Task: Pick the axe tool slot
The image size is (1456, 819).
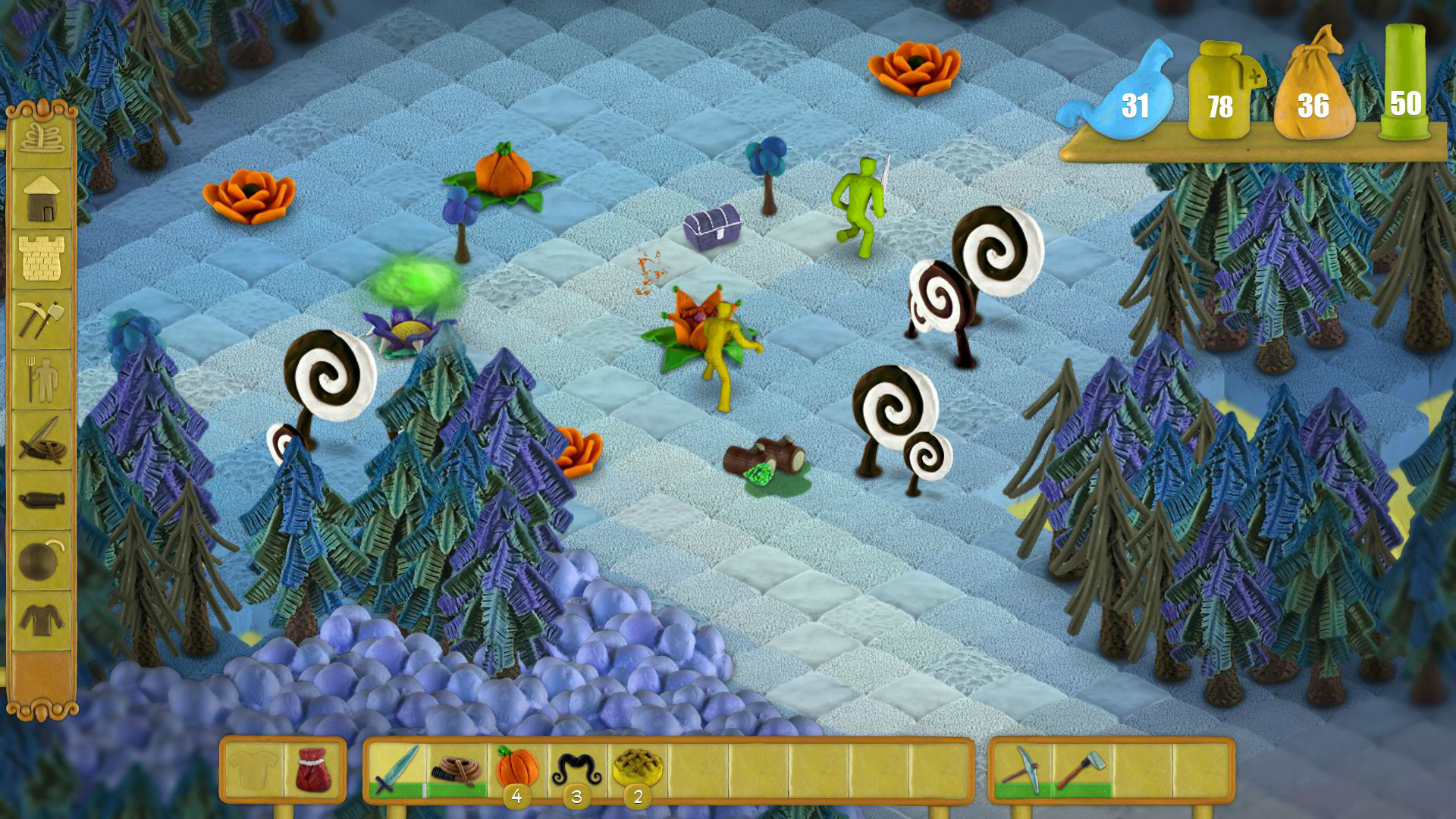Action: click(x=1082, y=769)
